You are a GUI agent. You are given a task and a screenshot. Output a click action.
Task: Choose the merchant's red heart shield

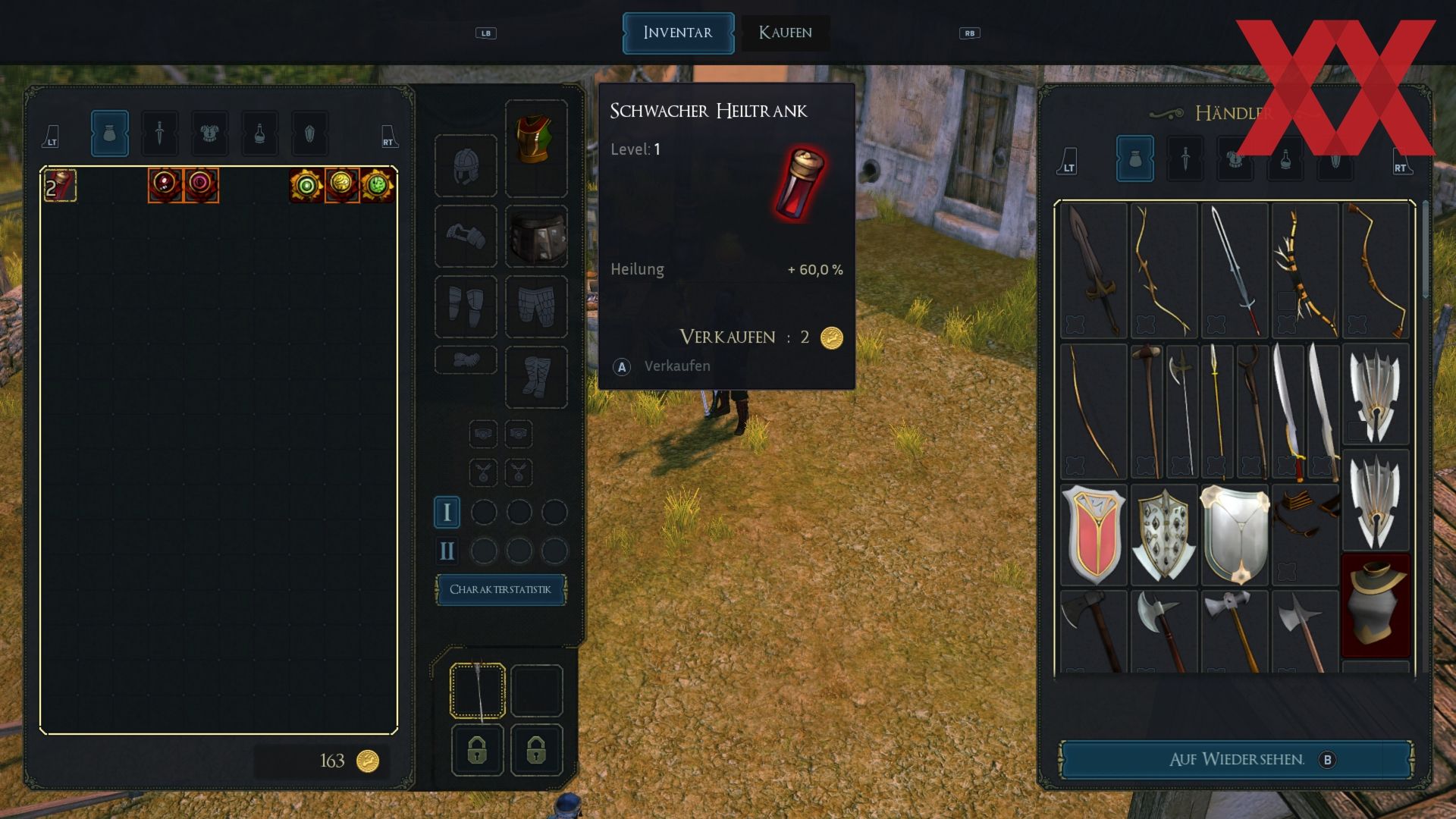(x=1093, y=535)
